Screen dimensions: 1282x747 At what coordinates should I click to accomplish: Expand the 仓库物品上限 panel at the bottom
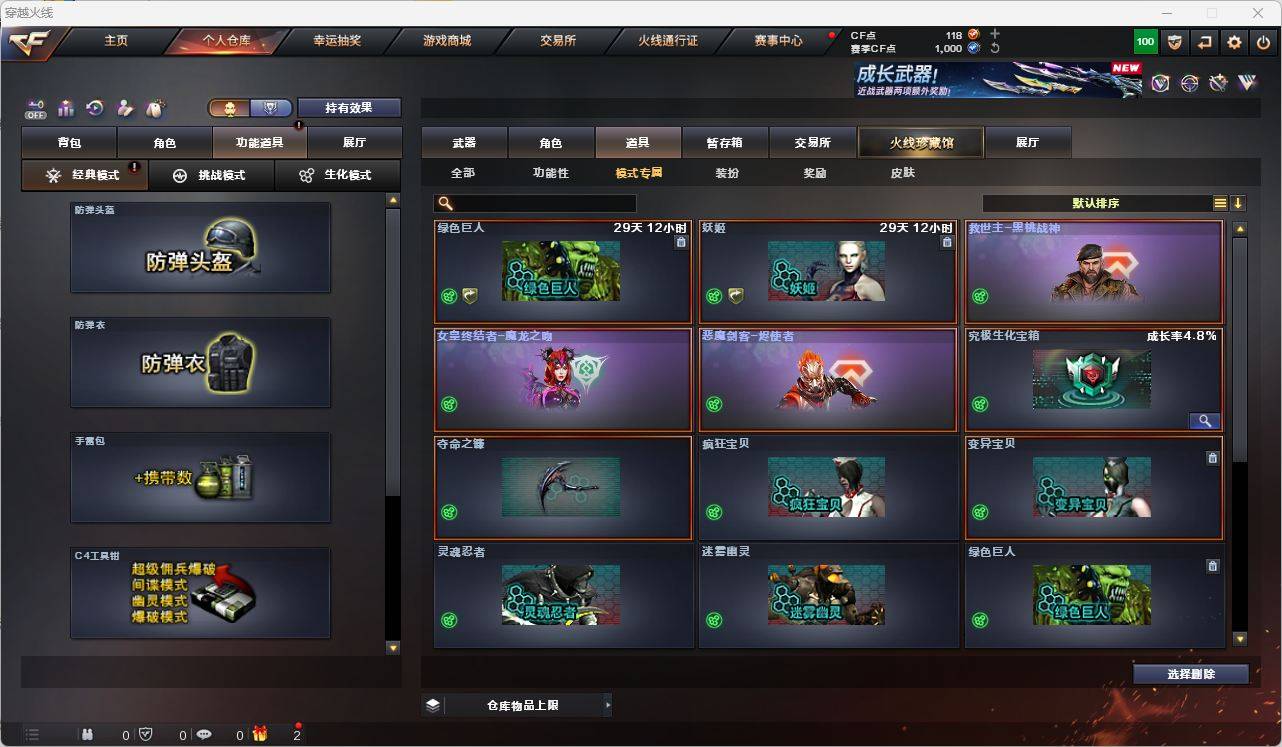[608, 704]
